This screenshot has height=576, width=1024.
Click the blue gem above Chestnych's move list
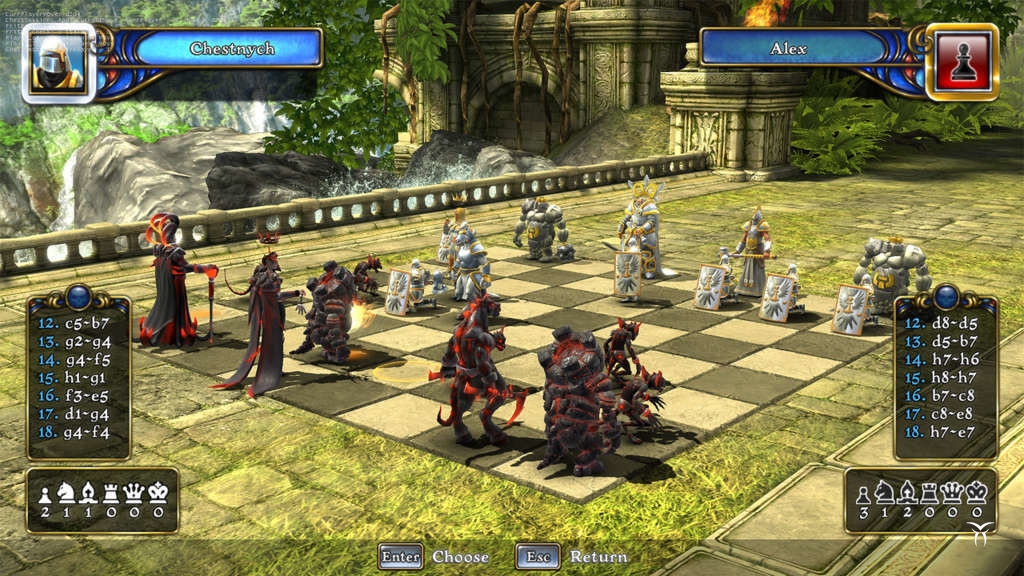click(x=78, y=296)
